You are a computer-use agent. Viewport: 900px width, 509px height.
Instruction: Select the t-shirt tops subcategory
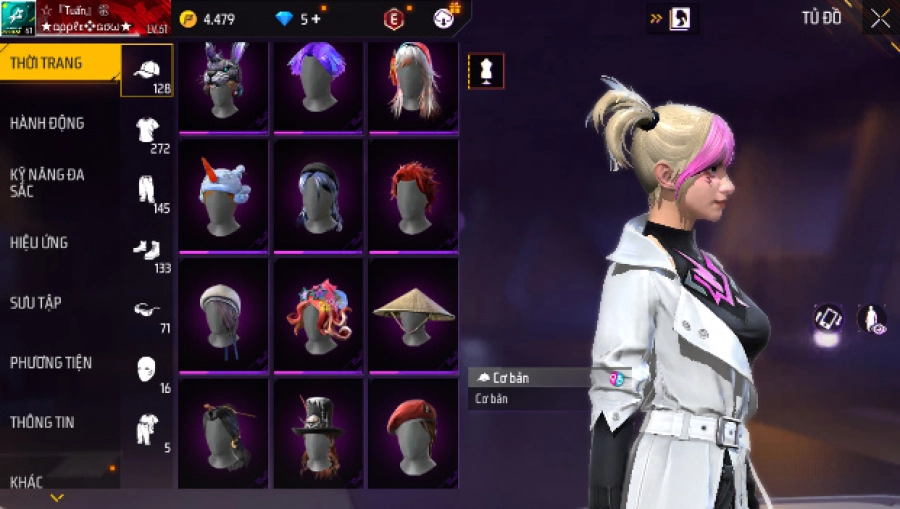[x=147, y=131]
